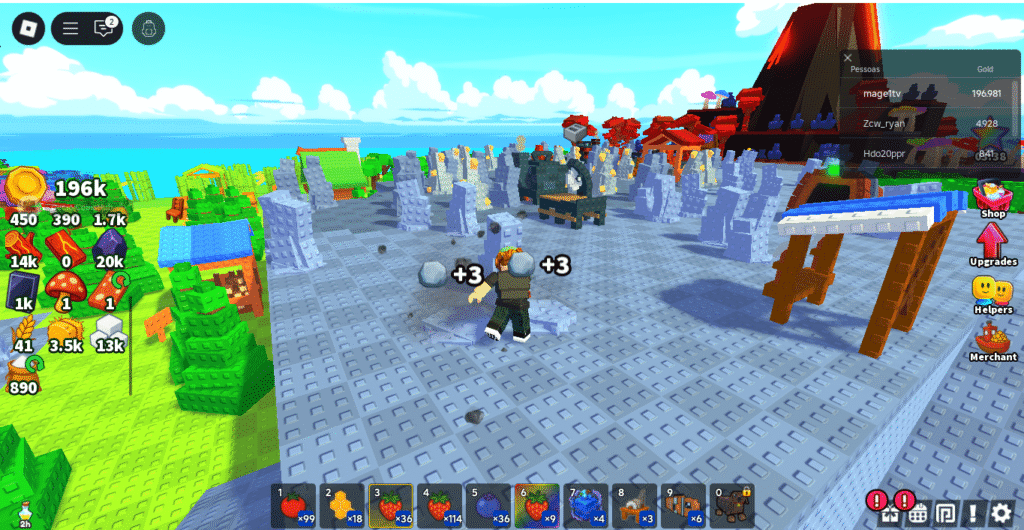Toggle the backpack inventory
The height and width of the screenshot is (530, 1024).
click(x=149, y=28)
